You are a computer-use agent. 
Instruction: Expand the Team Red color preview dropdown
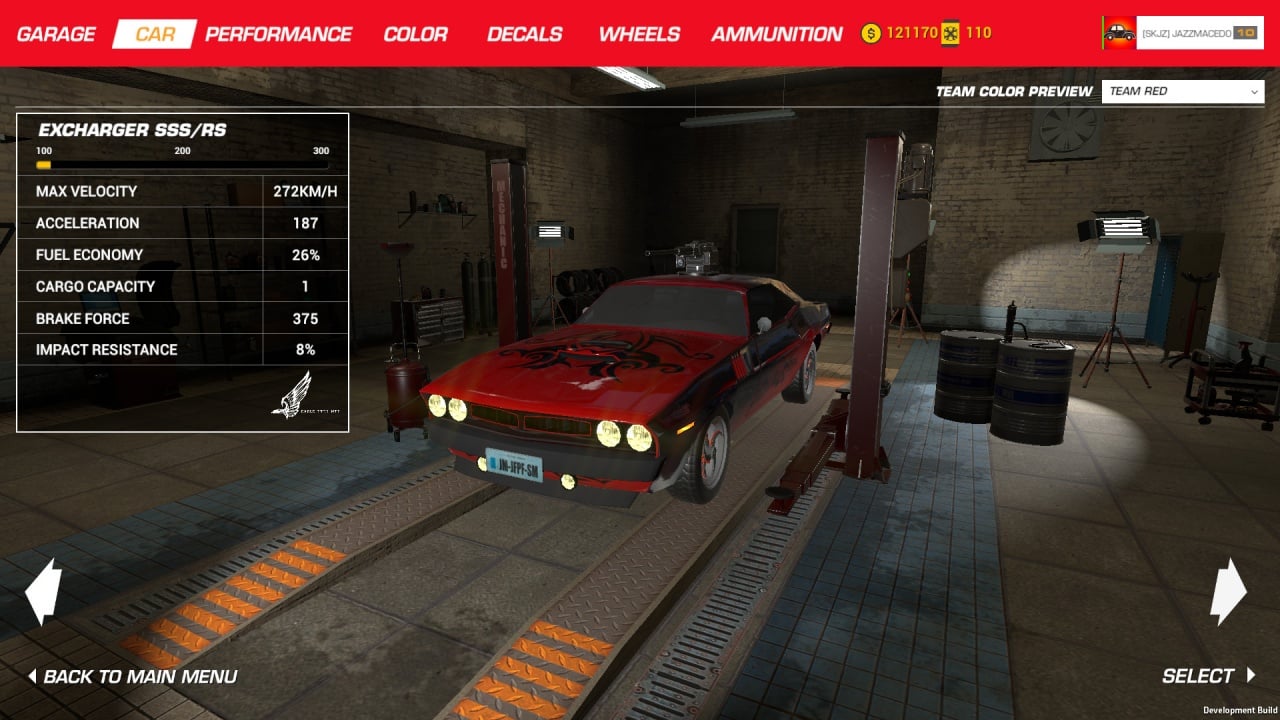[1184, 91]
